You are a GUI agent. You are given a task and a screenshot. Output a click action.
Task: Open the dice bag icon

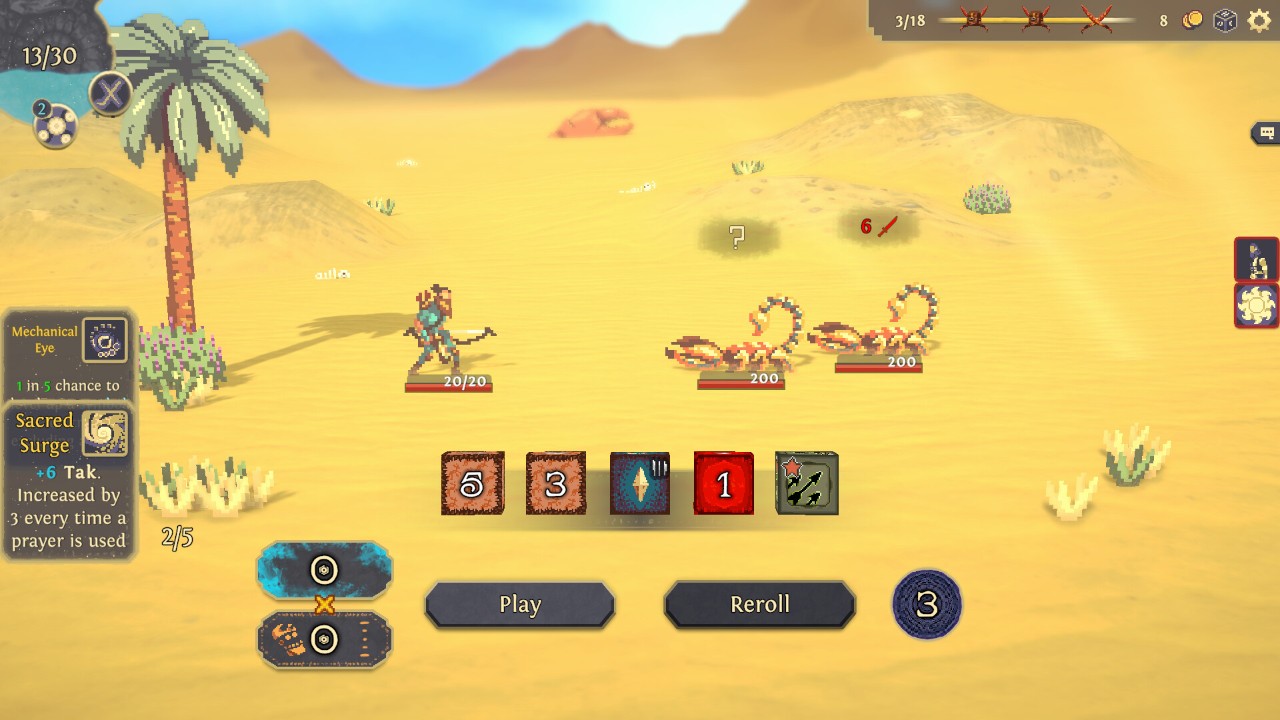[x=1225, y=21]
